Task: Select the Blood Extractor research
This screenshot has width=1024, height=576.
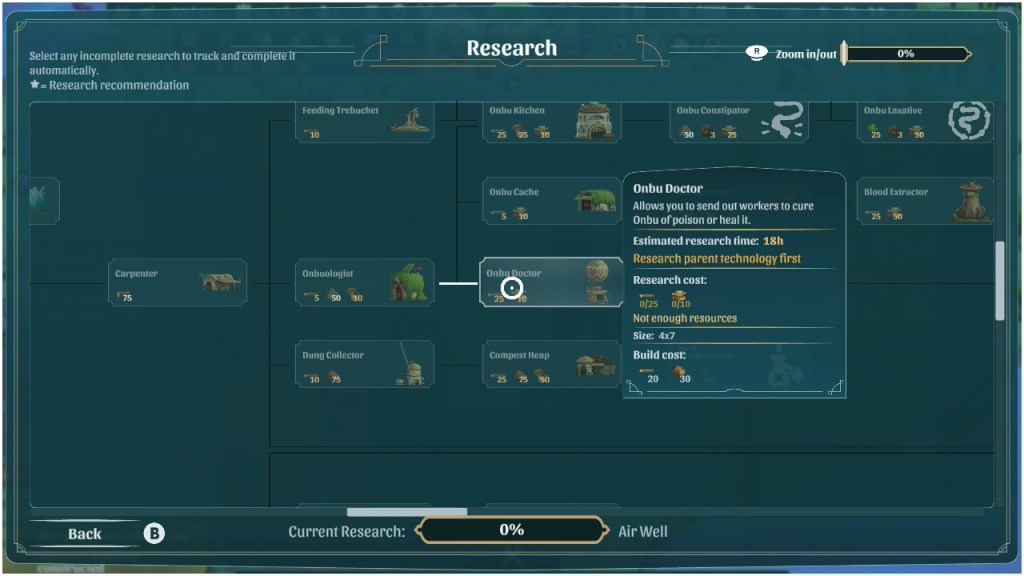Action: (x=926, y=201)
